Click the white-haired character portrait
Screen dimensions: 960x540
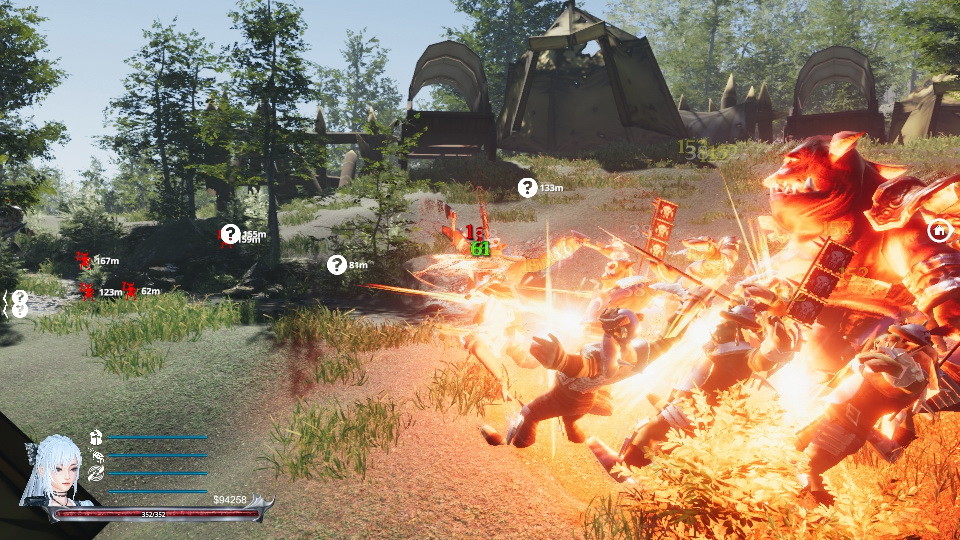(x=51, y=470)
